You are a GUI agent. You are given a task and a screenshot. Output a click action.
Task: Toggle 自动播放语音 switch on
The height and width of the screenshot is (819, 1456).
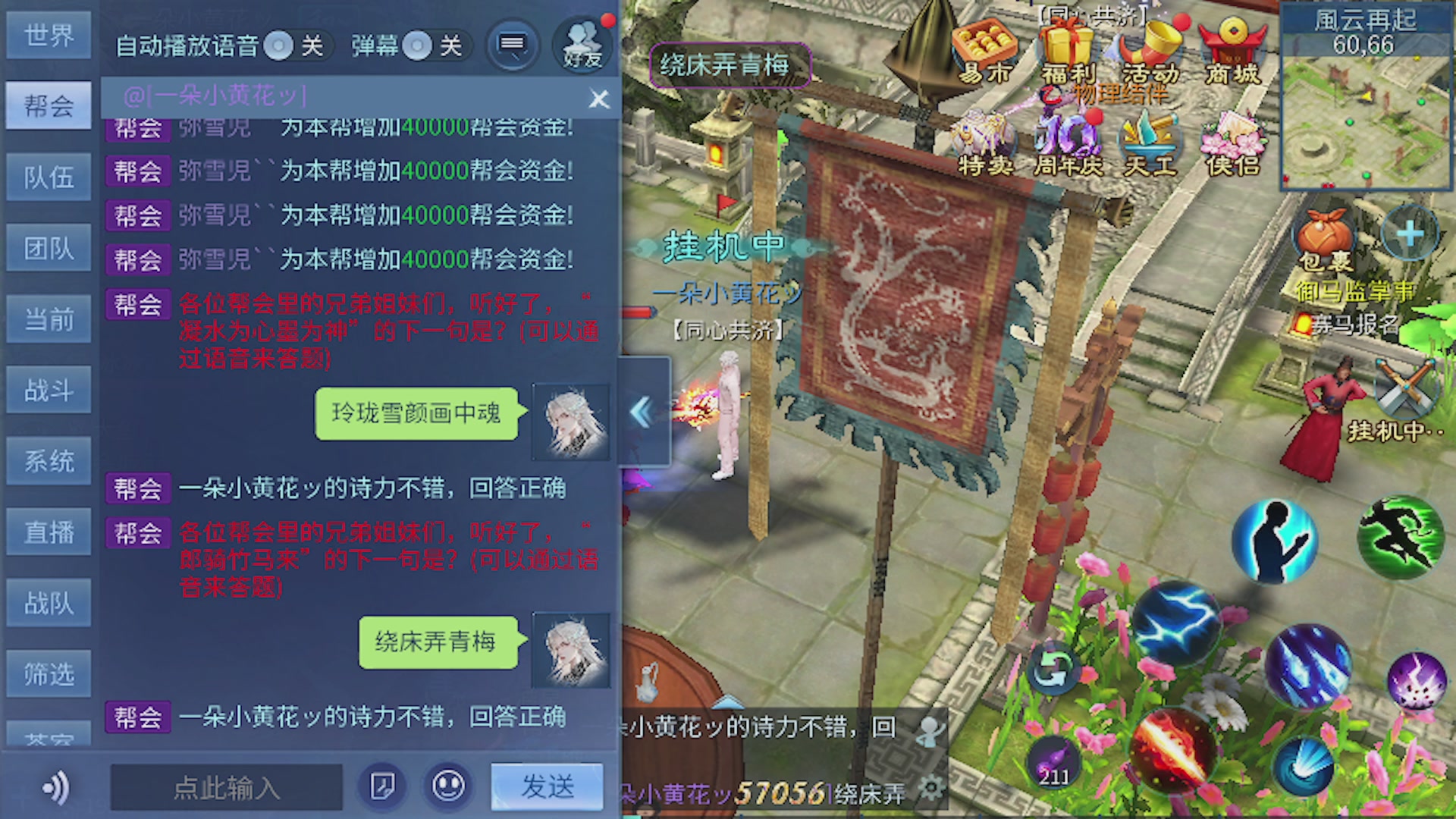[x=279, y=46]
